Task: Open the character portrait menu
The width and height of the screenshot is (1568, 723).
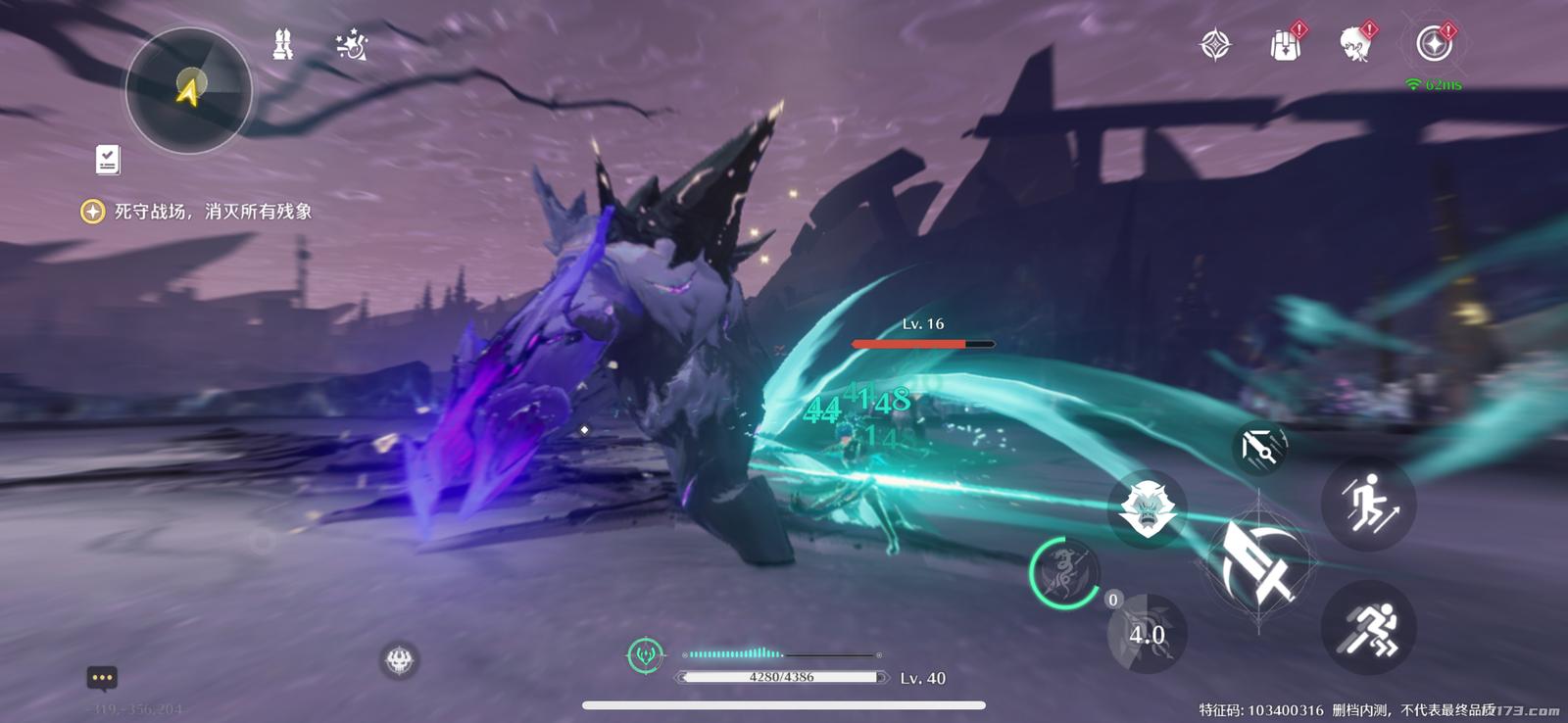Action: pos(1355,45)
